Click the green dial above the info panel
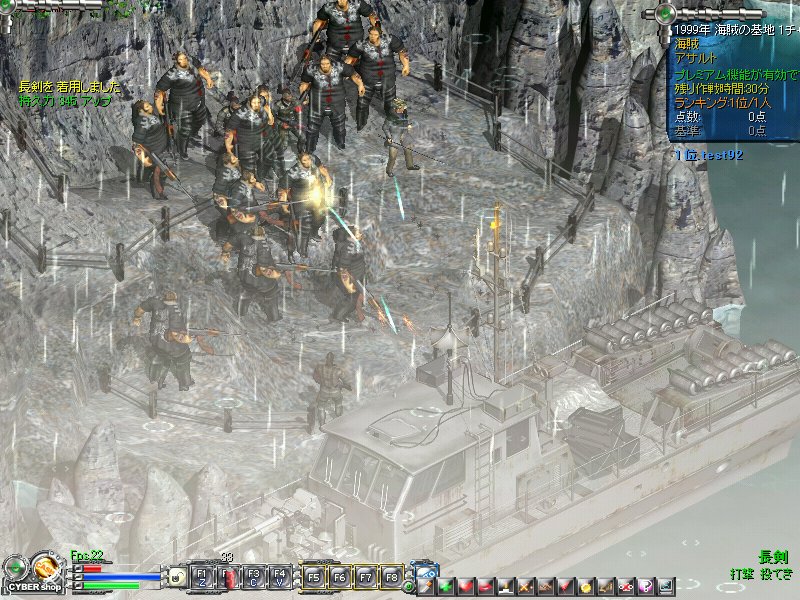Viewport: 800px width, 600px height. [663, 13]
